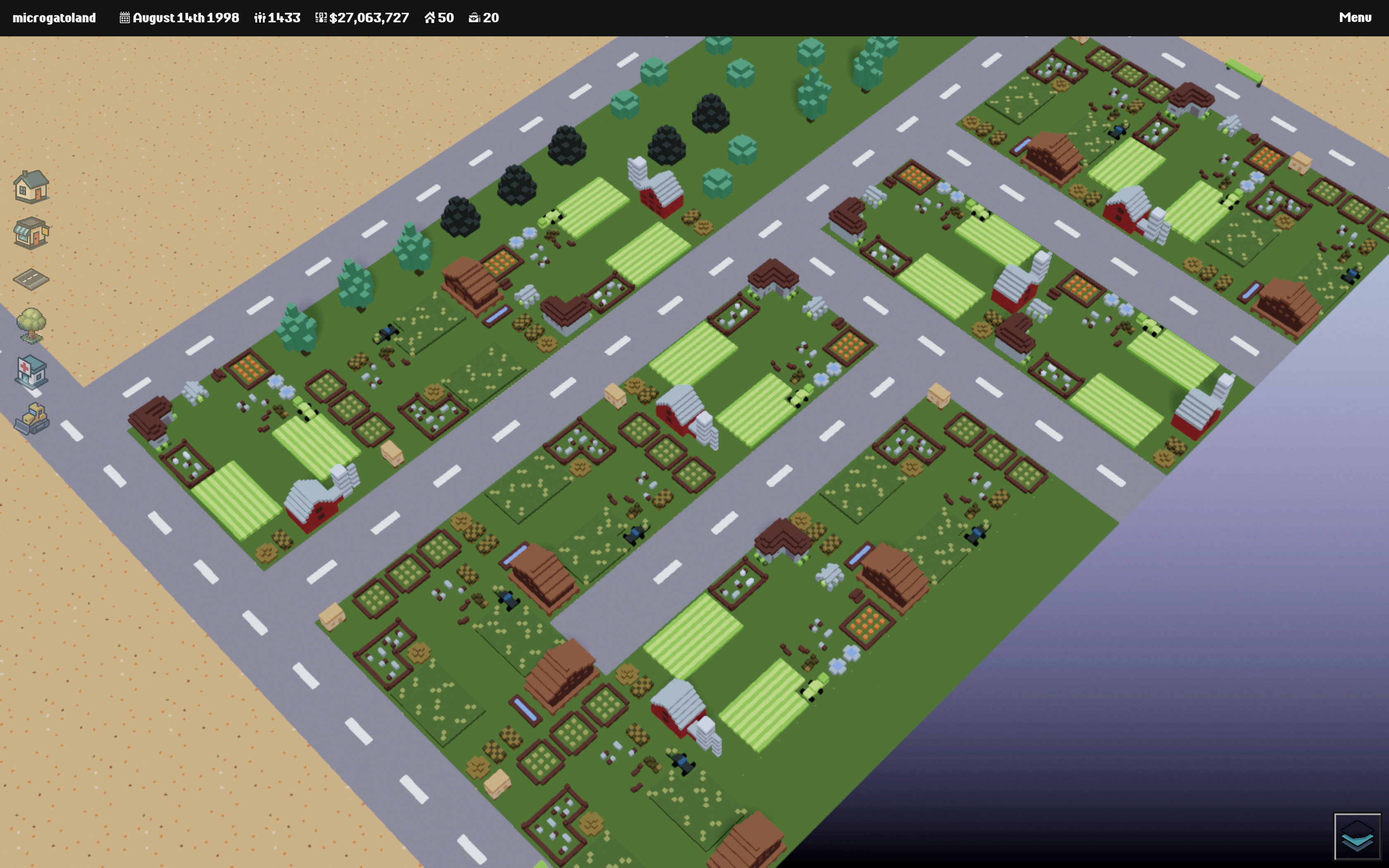This screenshot has width=1389, height=868.
Task: Click the microgatoland city name
Action: click(54, 18)
